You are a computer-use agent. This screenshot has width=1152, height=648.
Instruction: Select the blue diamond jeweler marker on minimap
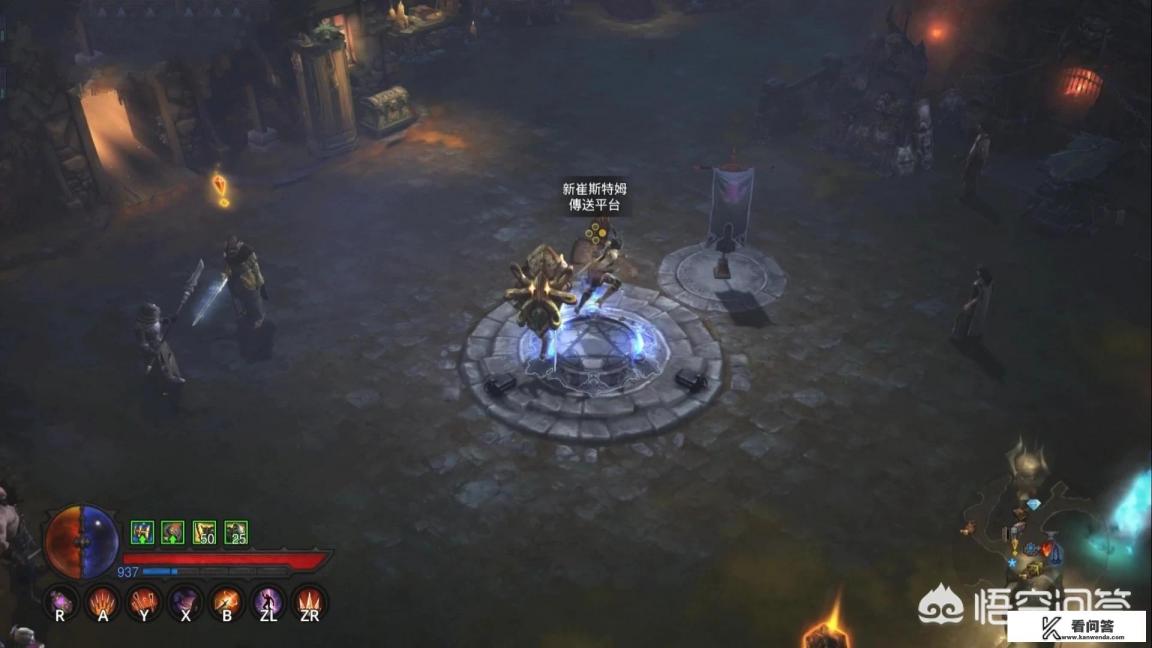point(1034,505)
